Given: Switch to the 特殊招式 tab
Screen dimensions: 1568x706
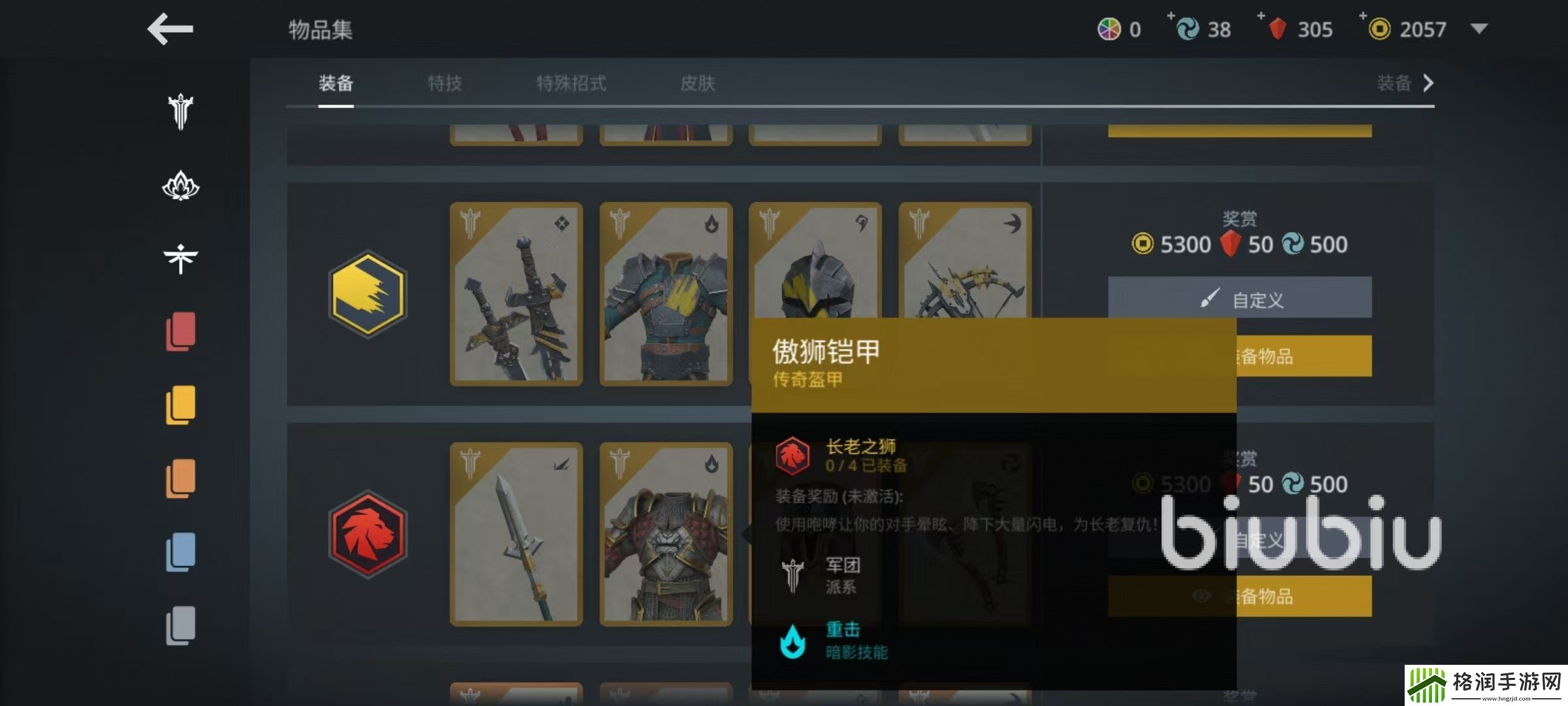Looking at the screenshot, I should tap(571, 84).
